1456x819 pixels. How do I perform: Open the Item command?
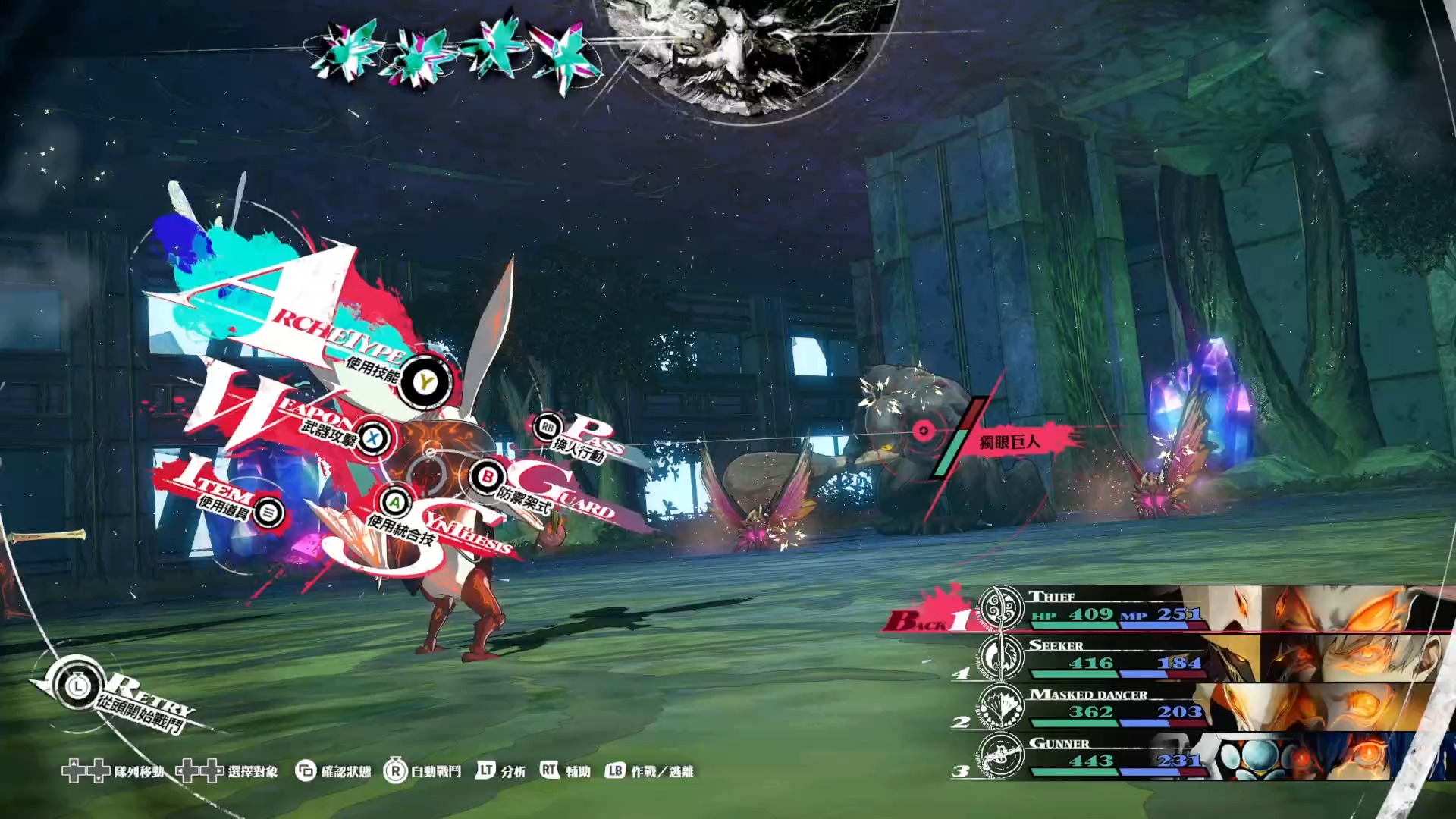(x=268, y=513)
